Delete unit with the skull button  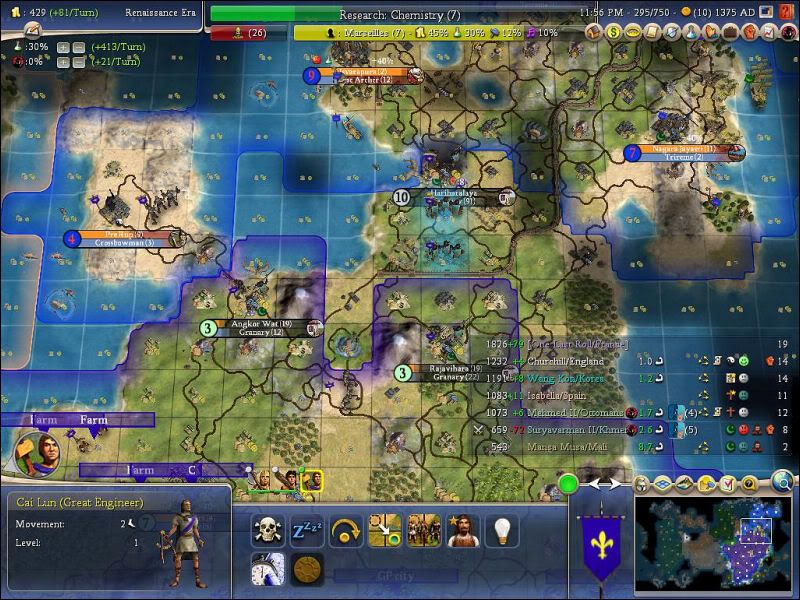[x=265, y=530]
